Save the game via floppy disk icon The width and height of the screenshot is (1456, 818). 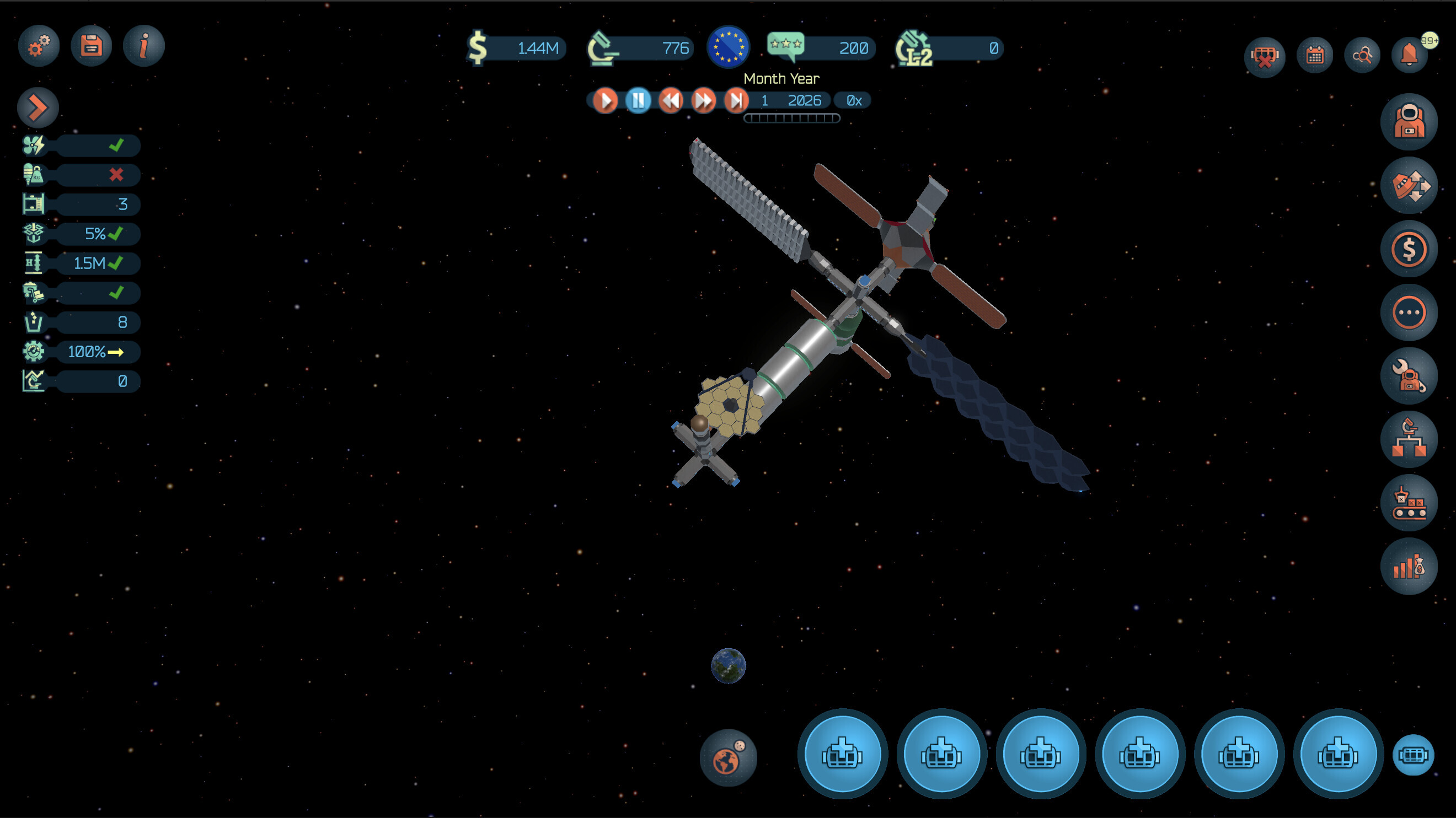coord(90,46)
